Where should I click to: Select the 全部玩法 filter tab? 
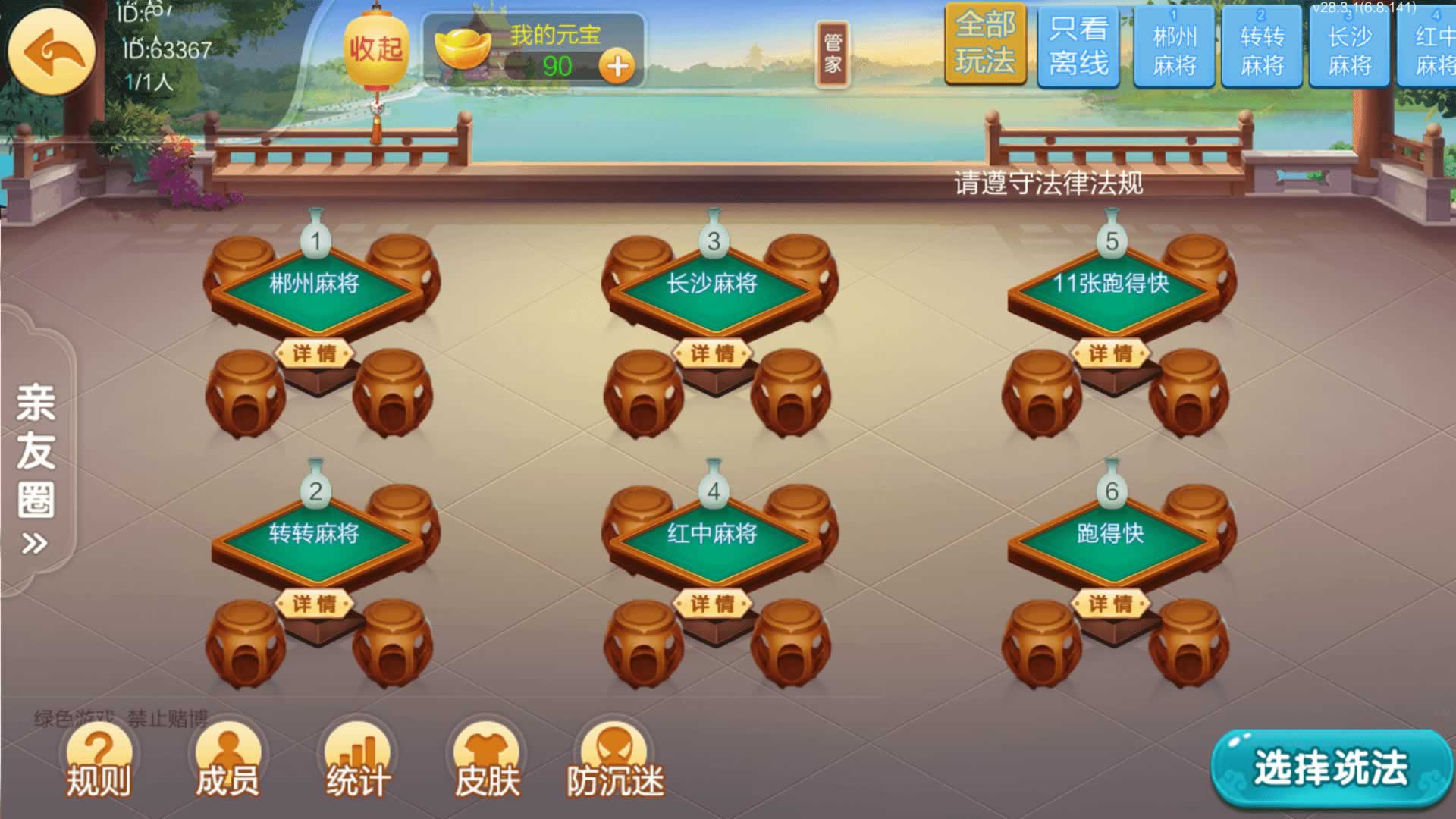pos(984,44)
